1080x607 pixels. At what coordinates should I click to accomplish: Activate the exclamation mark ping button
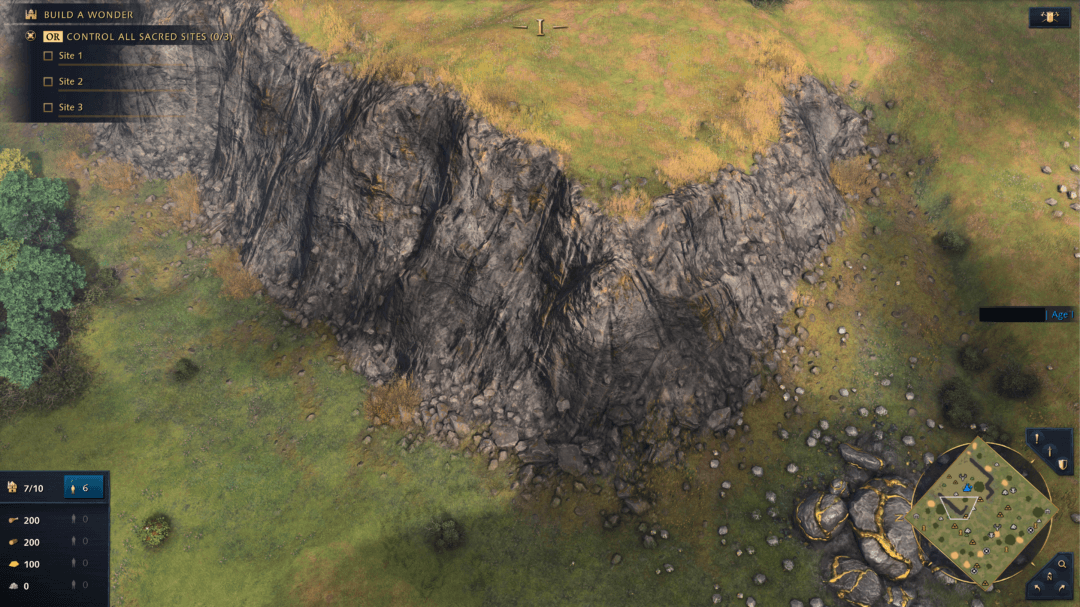[1038, 438]
